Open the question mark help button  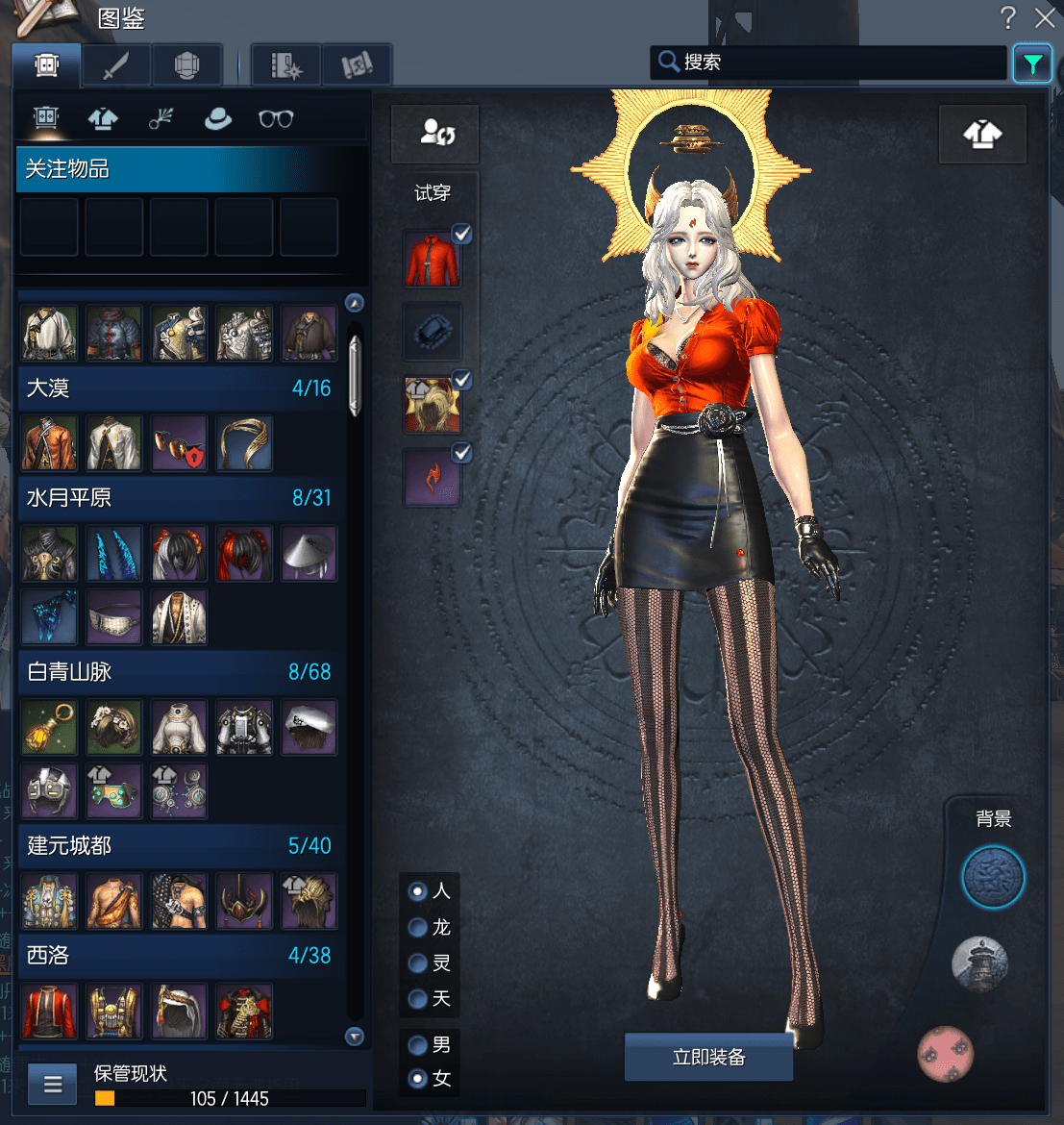(1008, 17)
